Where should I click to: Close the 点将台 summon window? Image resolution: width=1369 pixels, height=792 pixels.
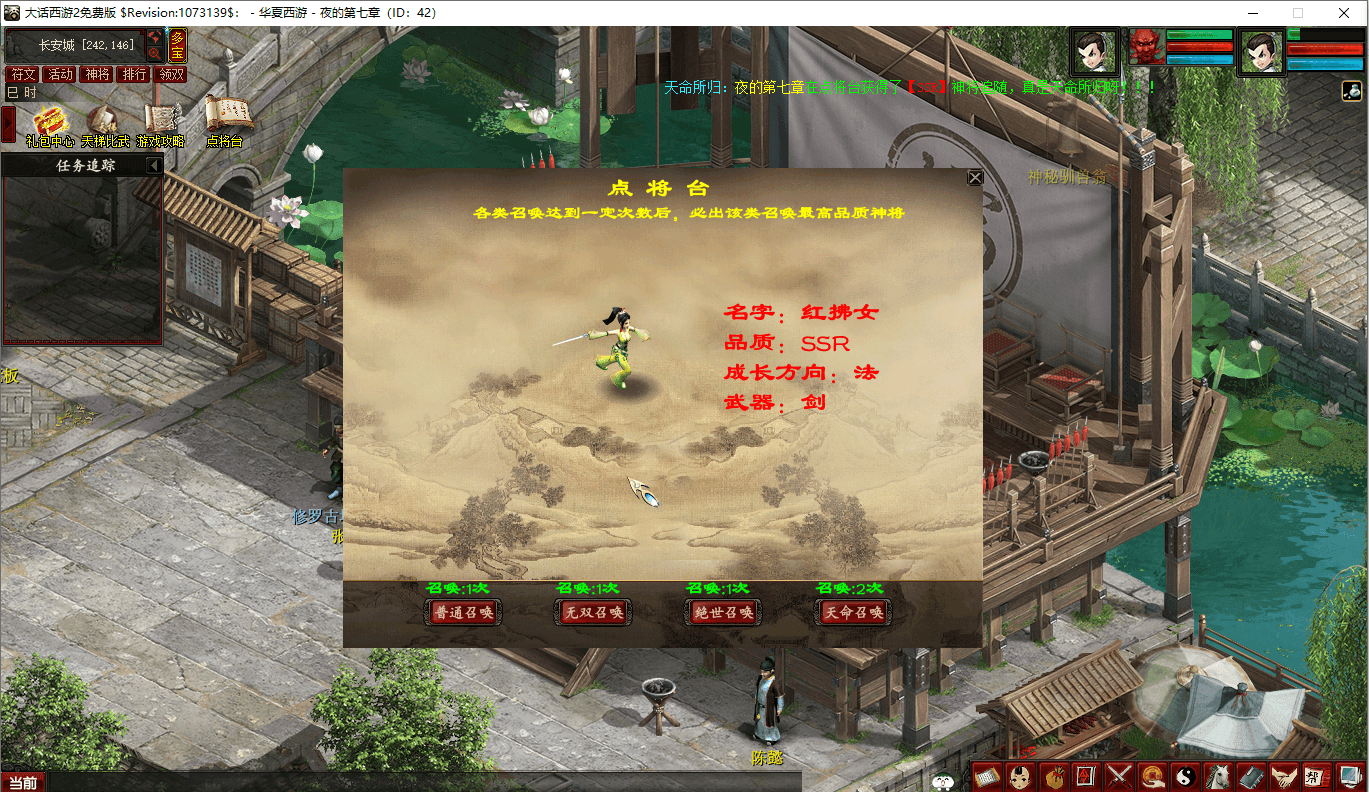tap(975, 178)
